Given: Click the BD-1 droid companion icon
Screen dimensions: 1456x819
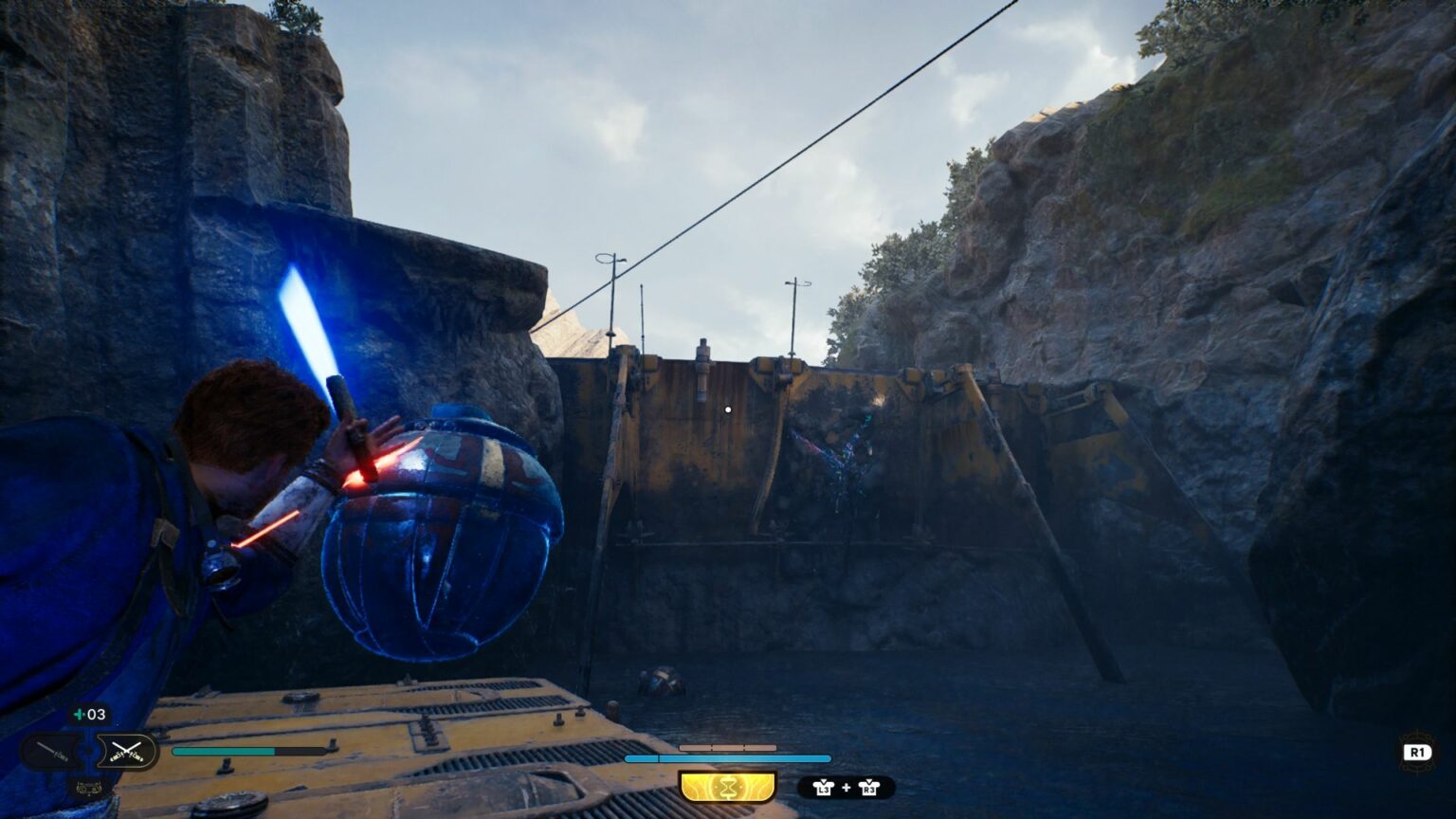Looking at the screenshot, I should click(89, 787).
